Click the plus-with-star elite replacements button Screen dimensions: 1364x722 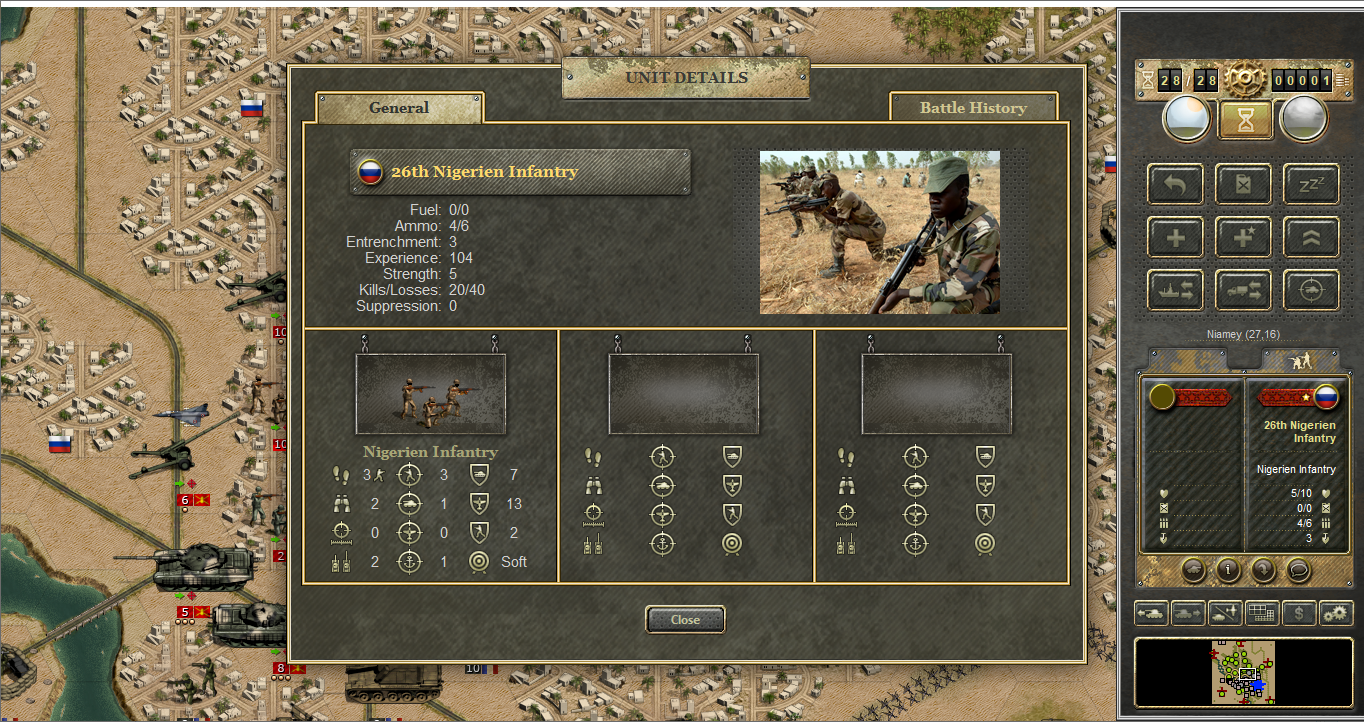pyautogui.click(x=1242, y=238)
